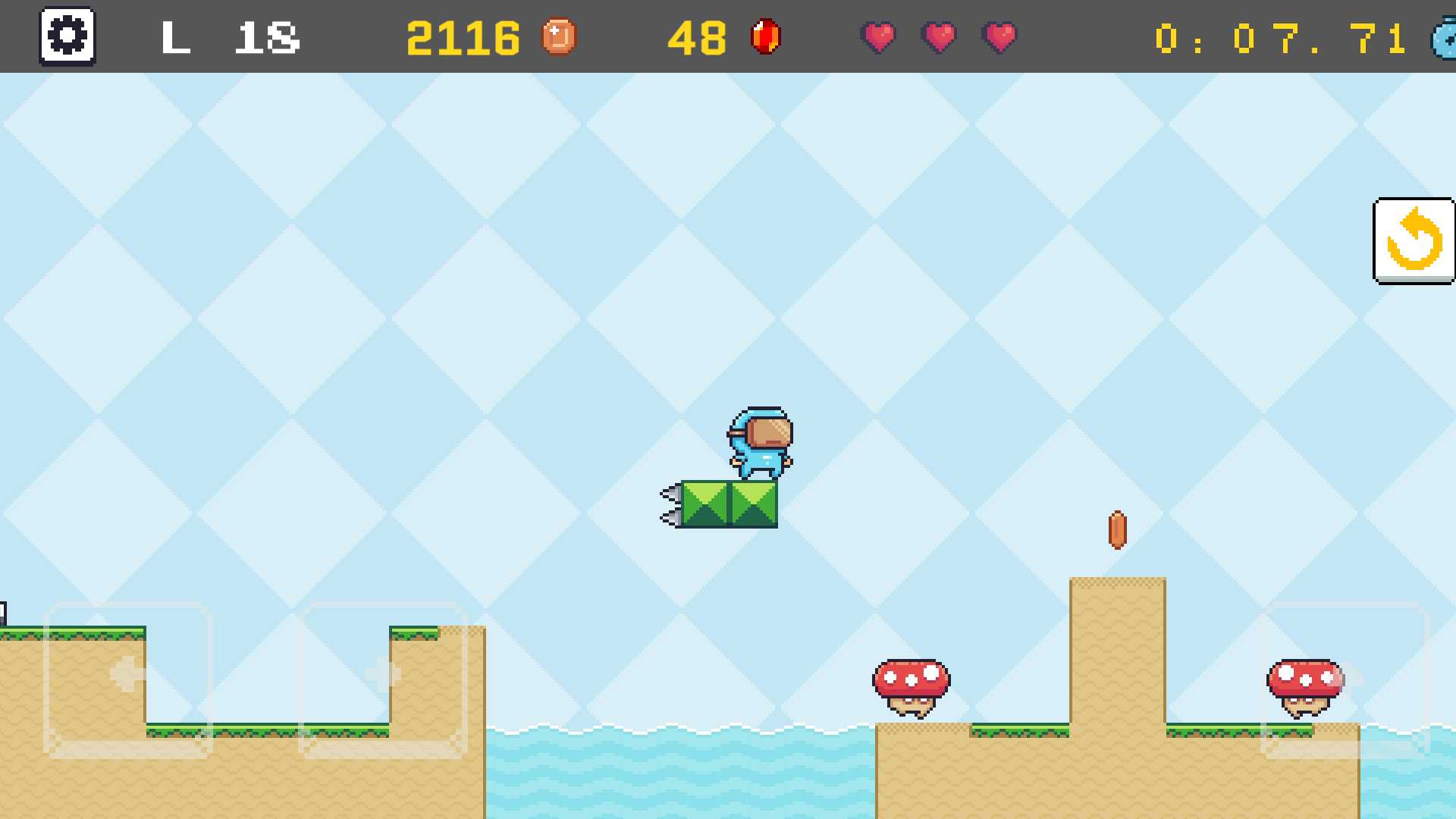Image resolution: width=1456 pixels, height=819 pixels.
Task: Click the green spiked rocket platform
Action: coord(728,504)
